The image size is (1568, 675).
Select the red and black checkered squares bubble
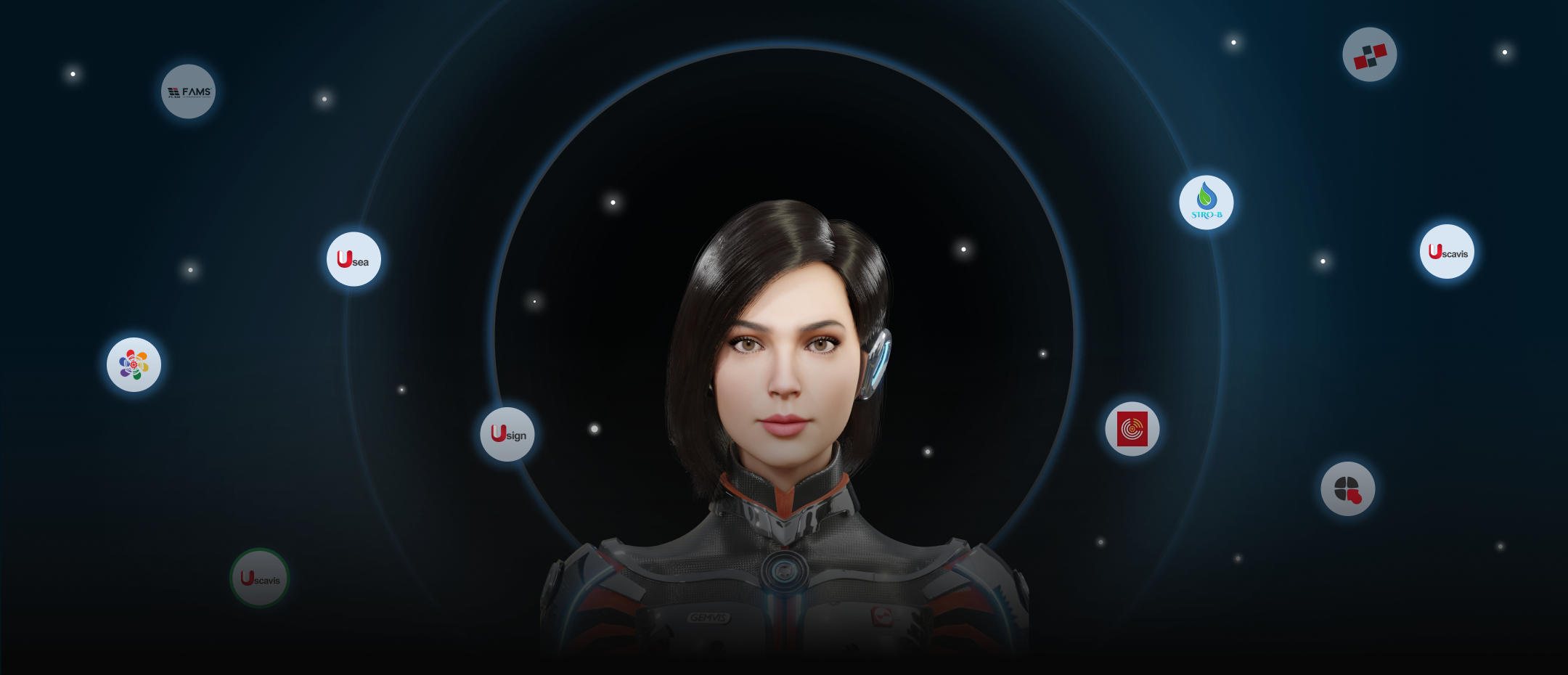[1369, 54]
